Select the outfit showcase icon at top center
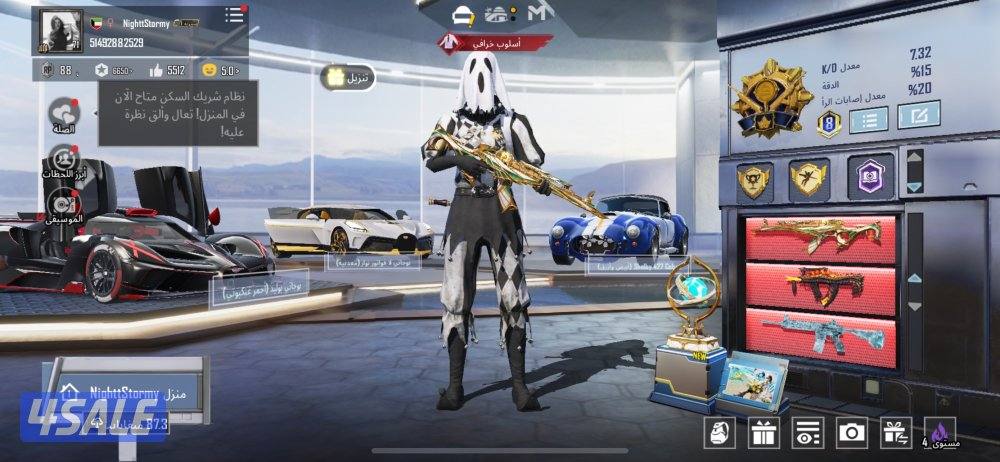This screenshot has width=1000, height=462. click(461, 14)
